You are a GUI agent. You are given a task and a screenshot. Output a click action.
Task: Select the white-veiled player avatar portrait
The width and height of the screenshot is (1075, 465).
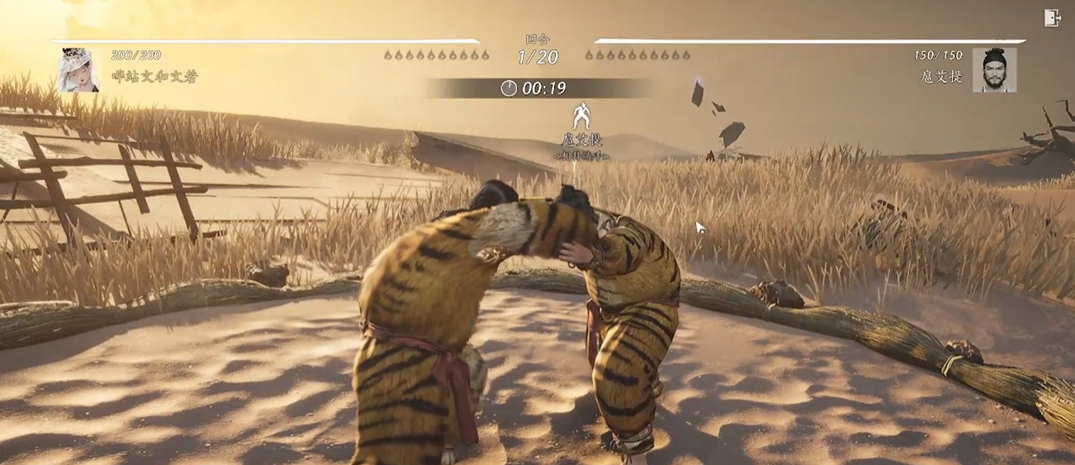click(x=78, y=70)
